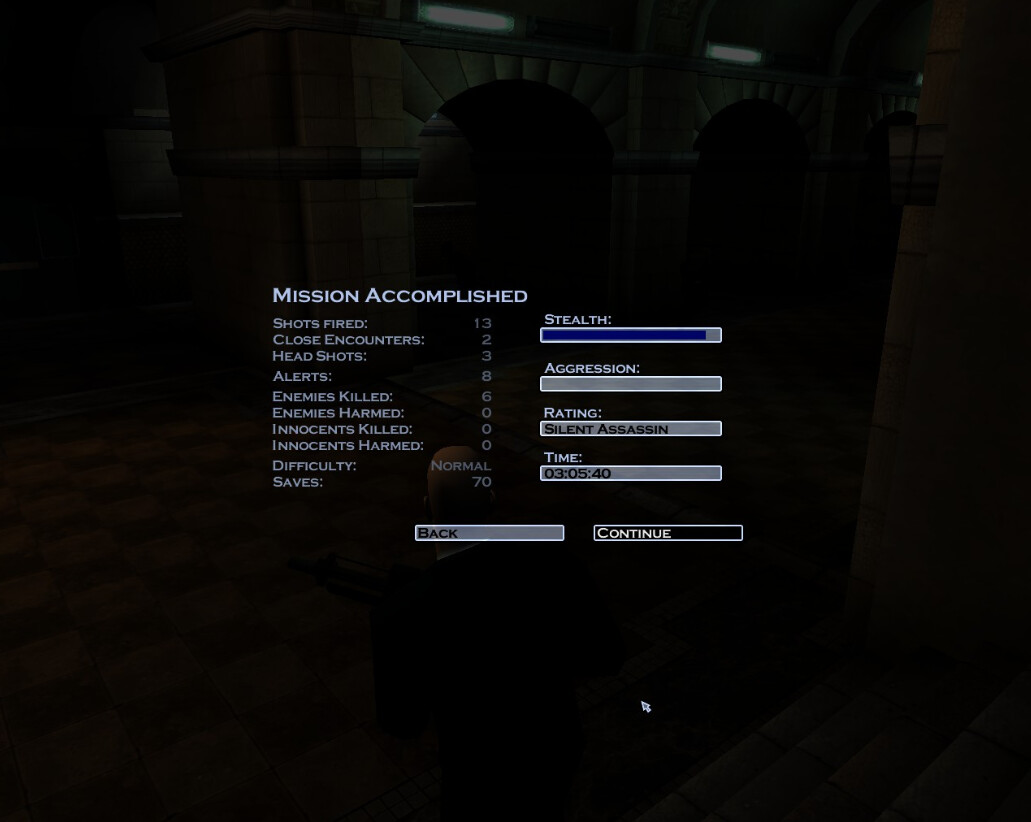Viewport: 1031px width, 822px height.
Task: Click the Continue button
Action: coord(668,533)
